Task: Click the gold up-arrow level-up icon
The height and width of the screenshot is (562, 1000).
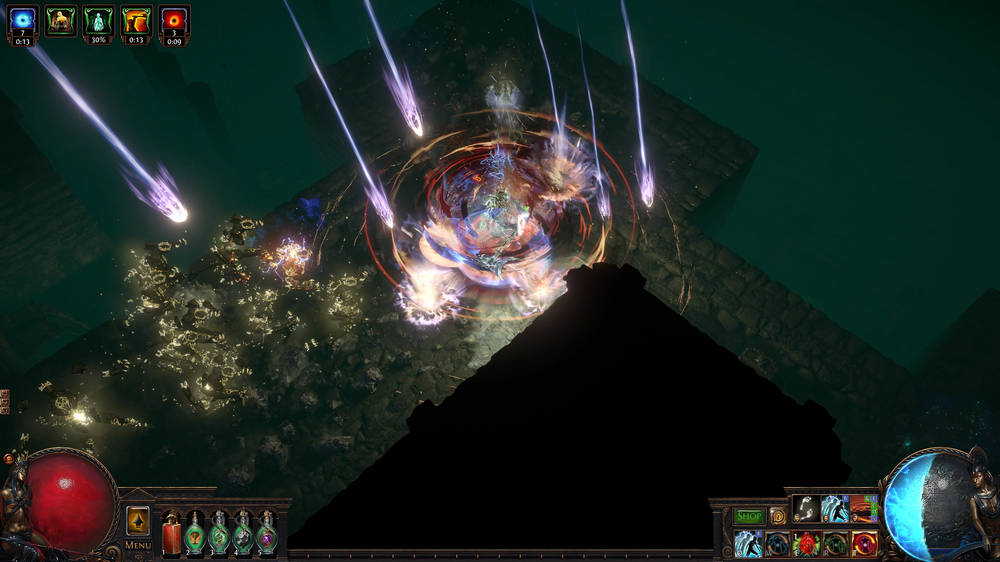Action: [138, 521]
